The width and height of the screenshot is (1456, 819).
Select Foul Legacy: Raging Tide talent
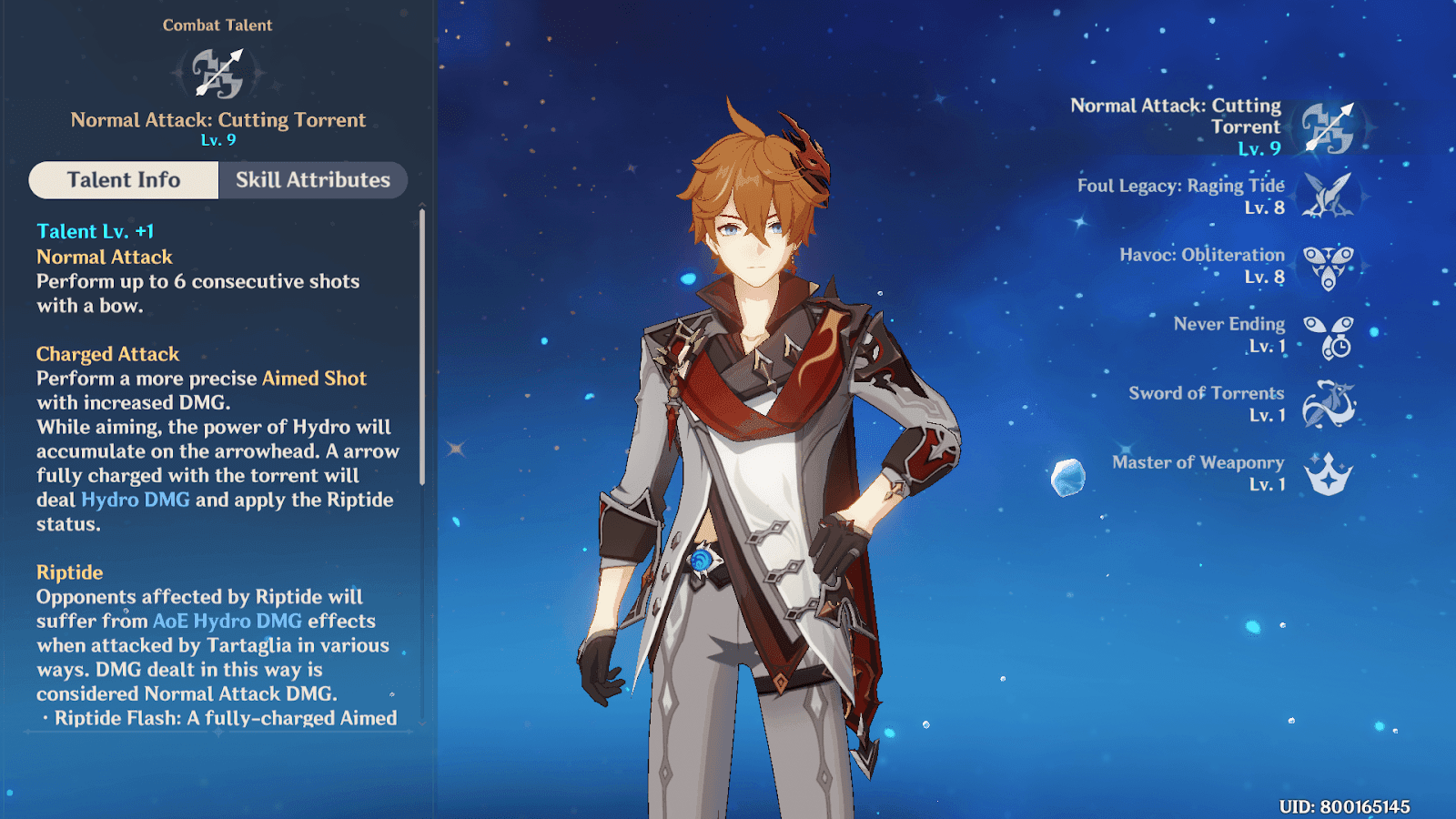coord(1328,196)
